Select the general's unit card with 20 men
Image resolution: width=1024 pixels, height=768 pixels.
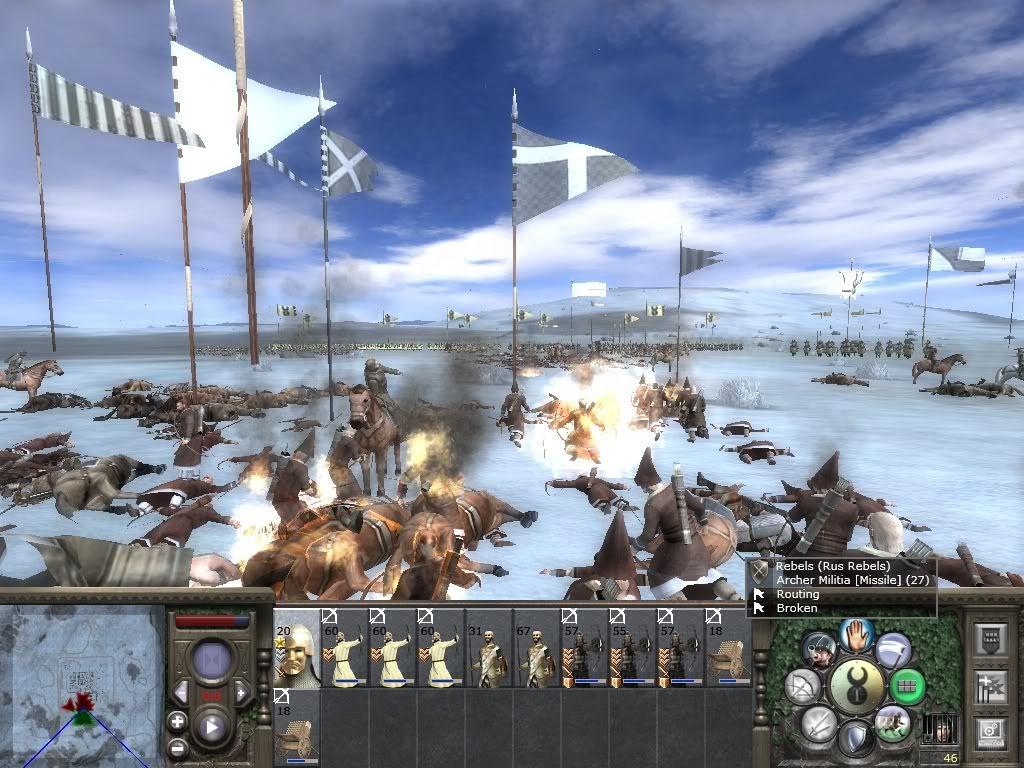297,648
